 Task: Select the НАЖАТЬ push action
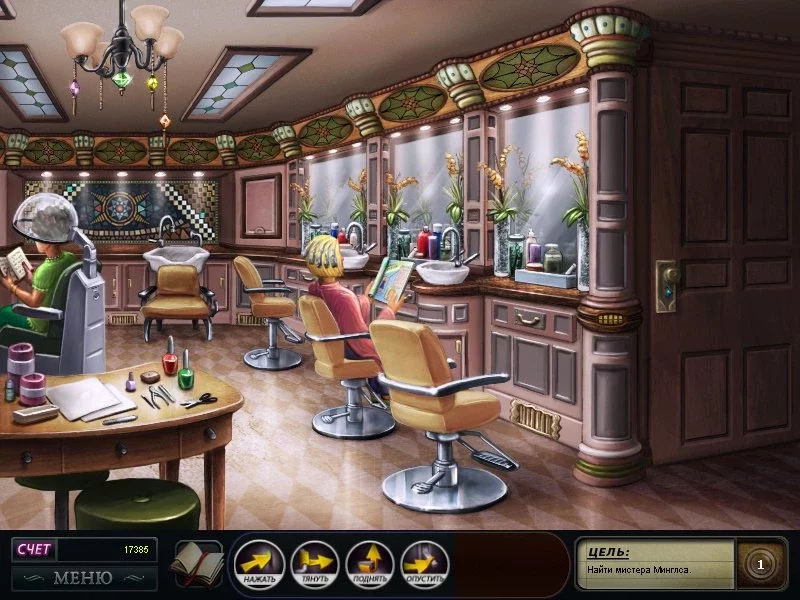260,565
